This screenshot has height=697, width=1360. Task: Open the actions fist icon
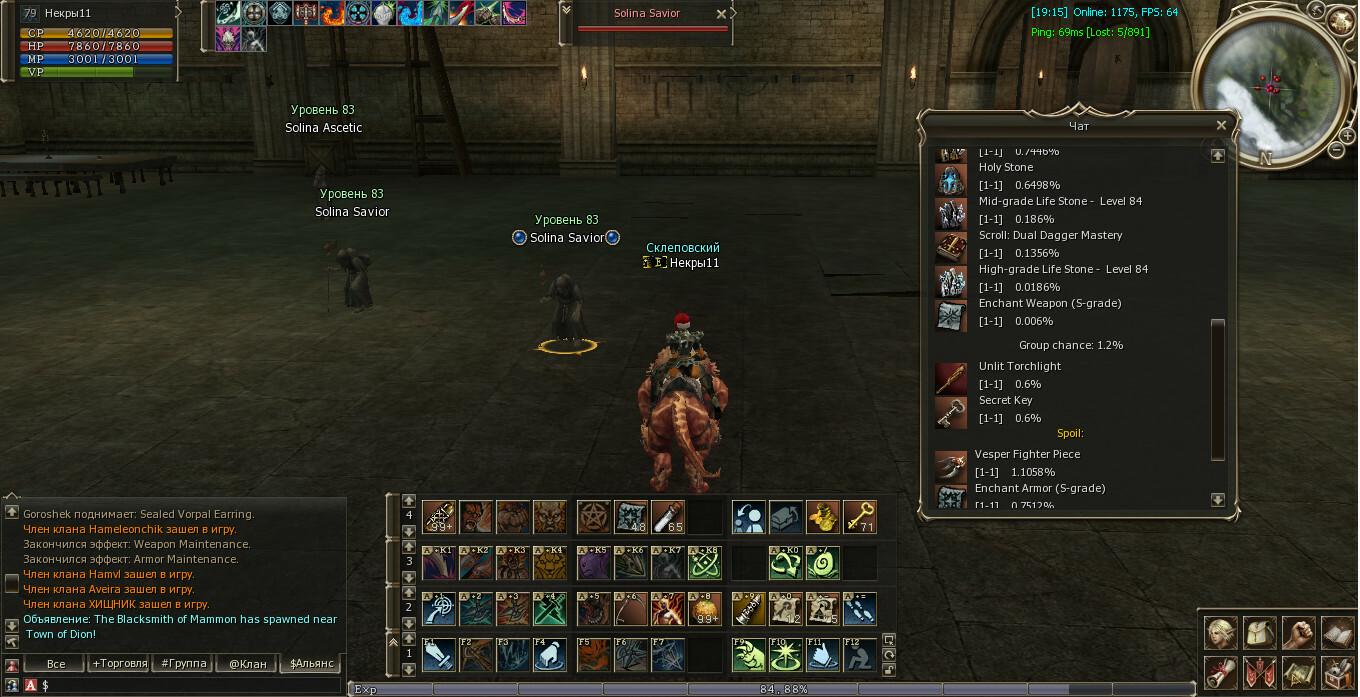(x=1297, y=634)
